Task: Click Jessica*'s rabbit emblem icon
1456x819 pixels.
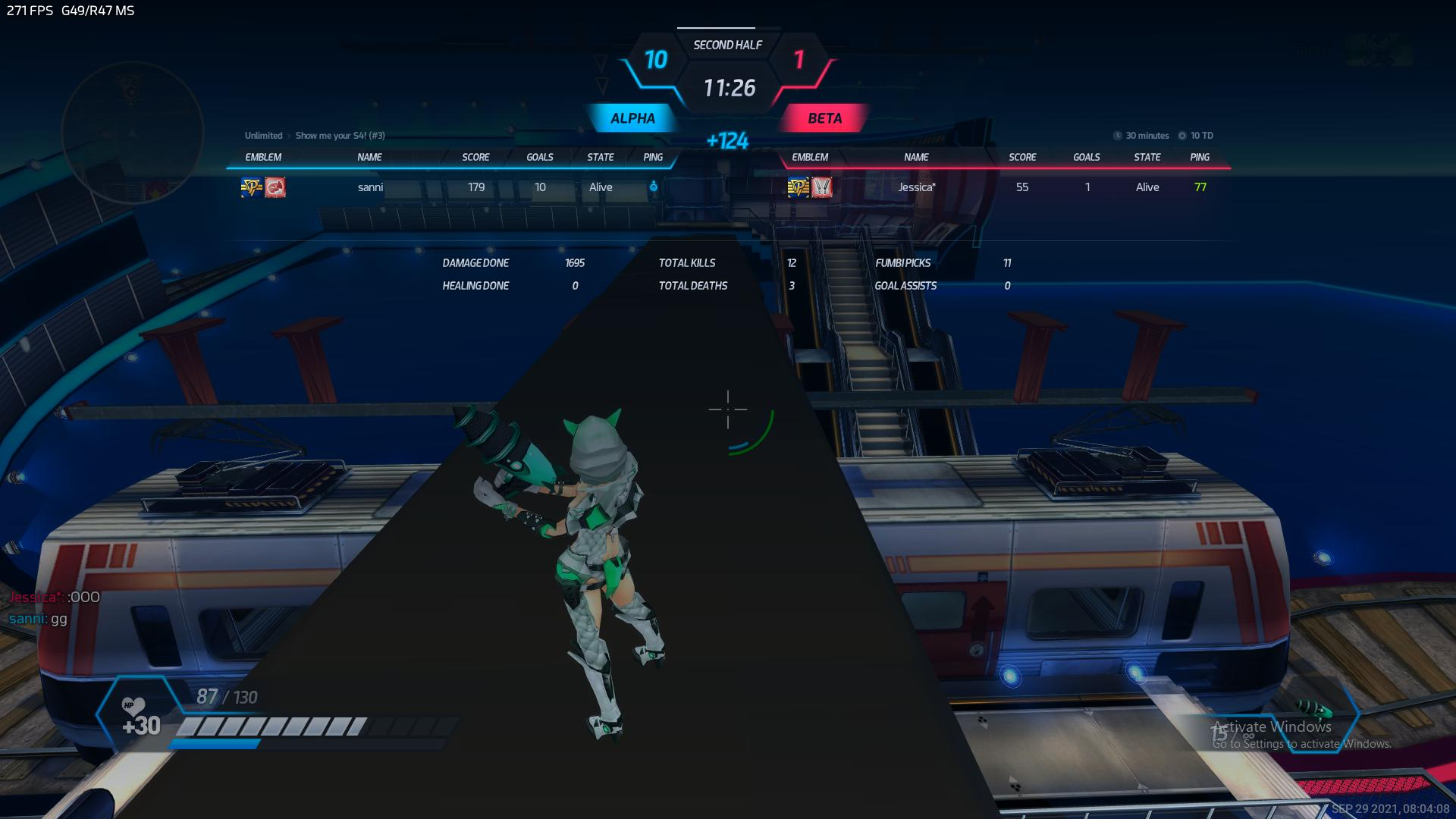Action: [x=822, y=187]
